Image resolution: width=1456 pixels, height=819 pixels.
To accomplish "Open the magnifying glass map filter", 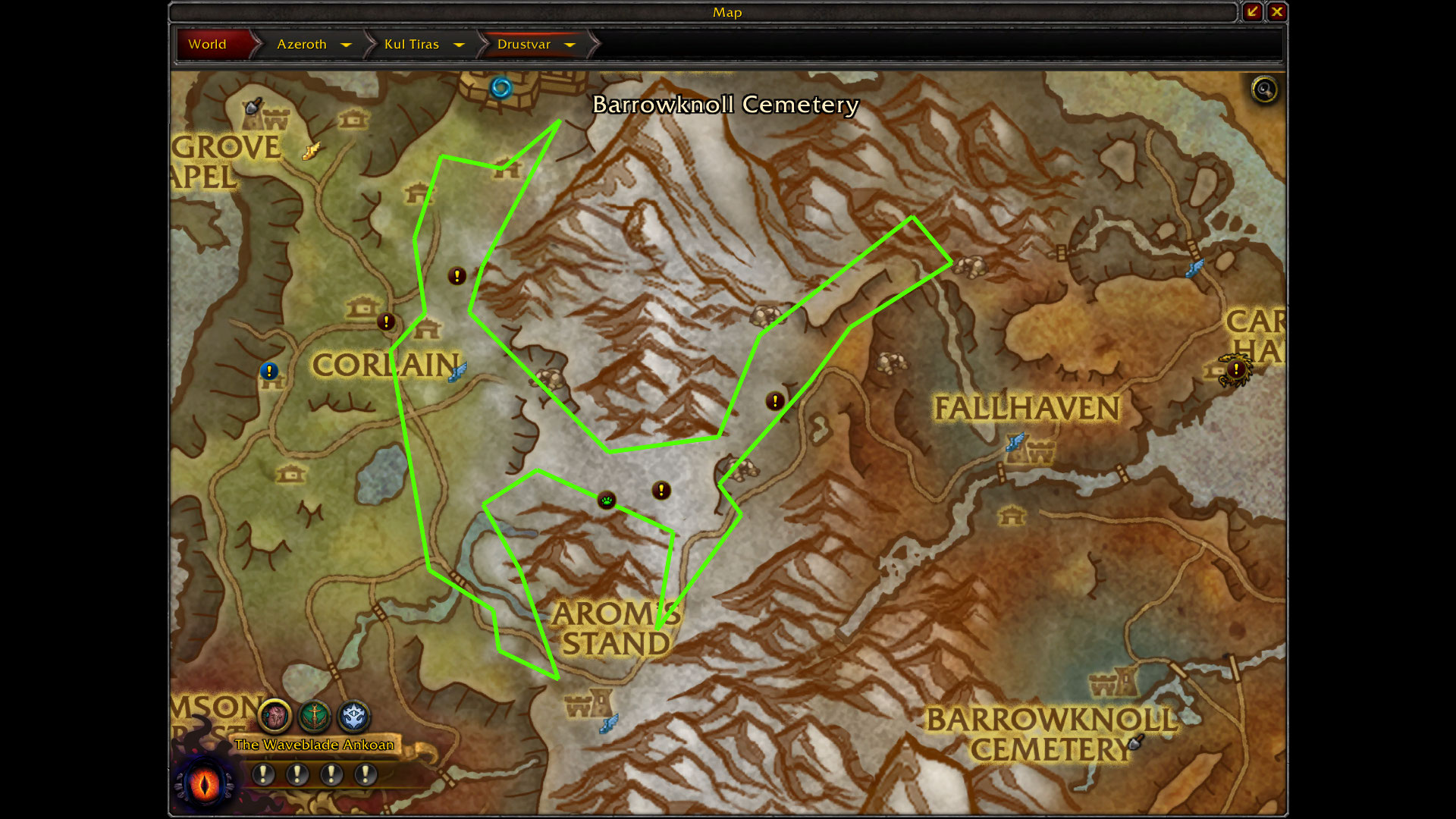I will (x=1264, y=90).
